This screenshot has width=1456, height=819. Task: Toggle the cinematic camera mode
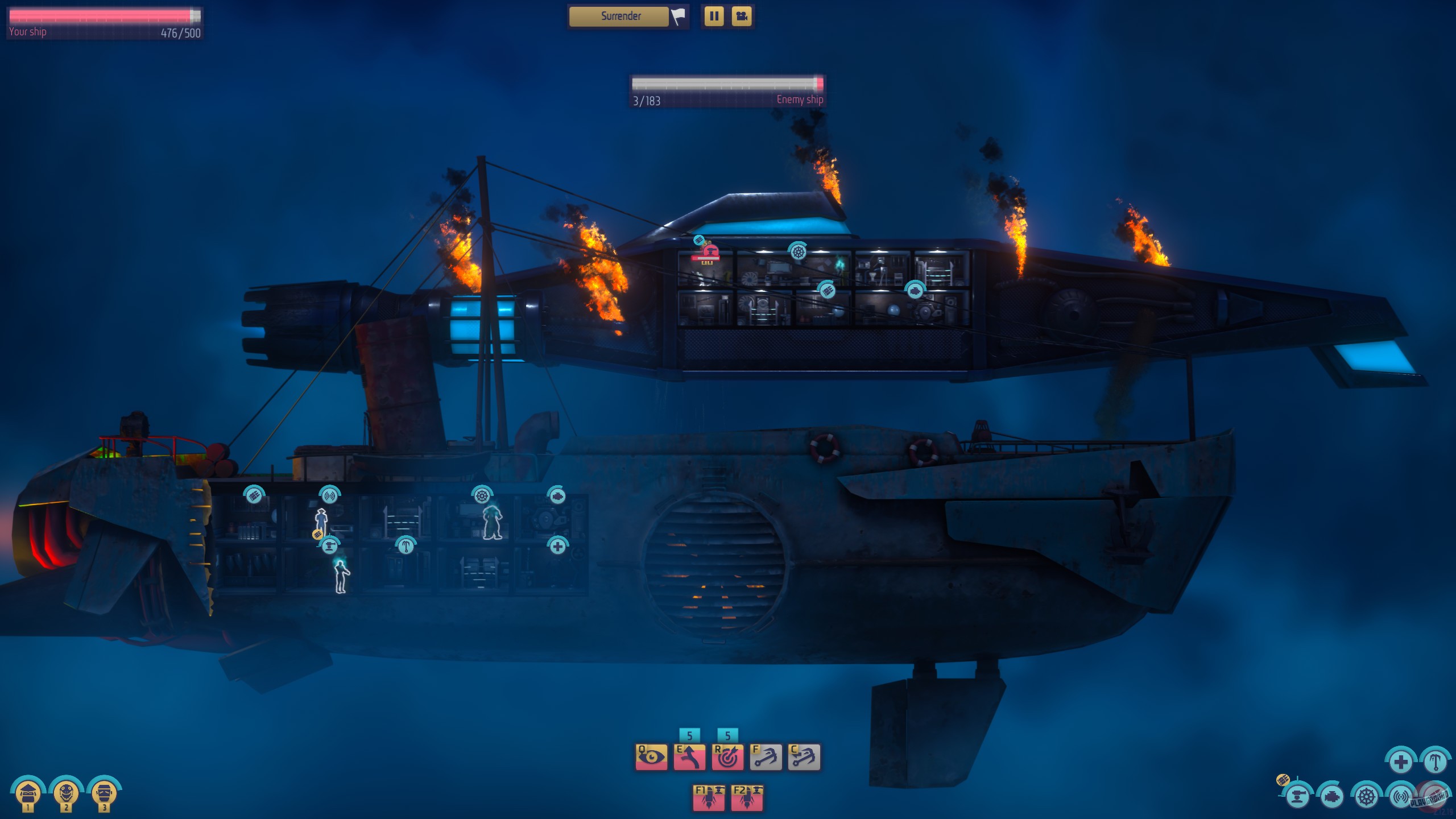(742, 17)
